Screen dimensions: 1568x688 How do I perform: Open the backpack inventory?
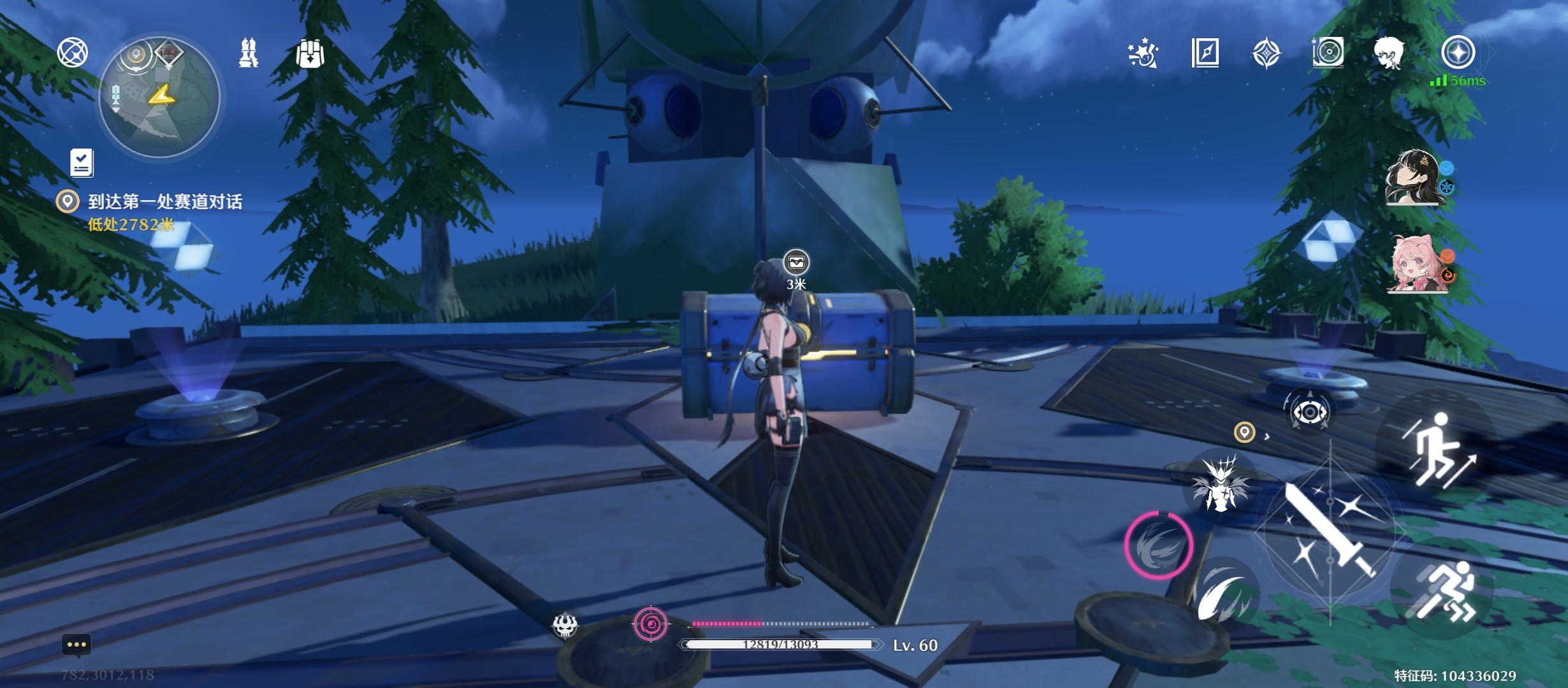310,54
